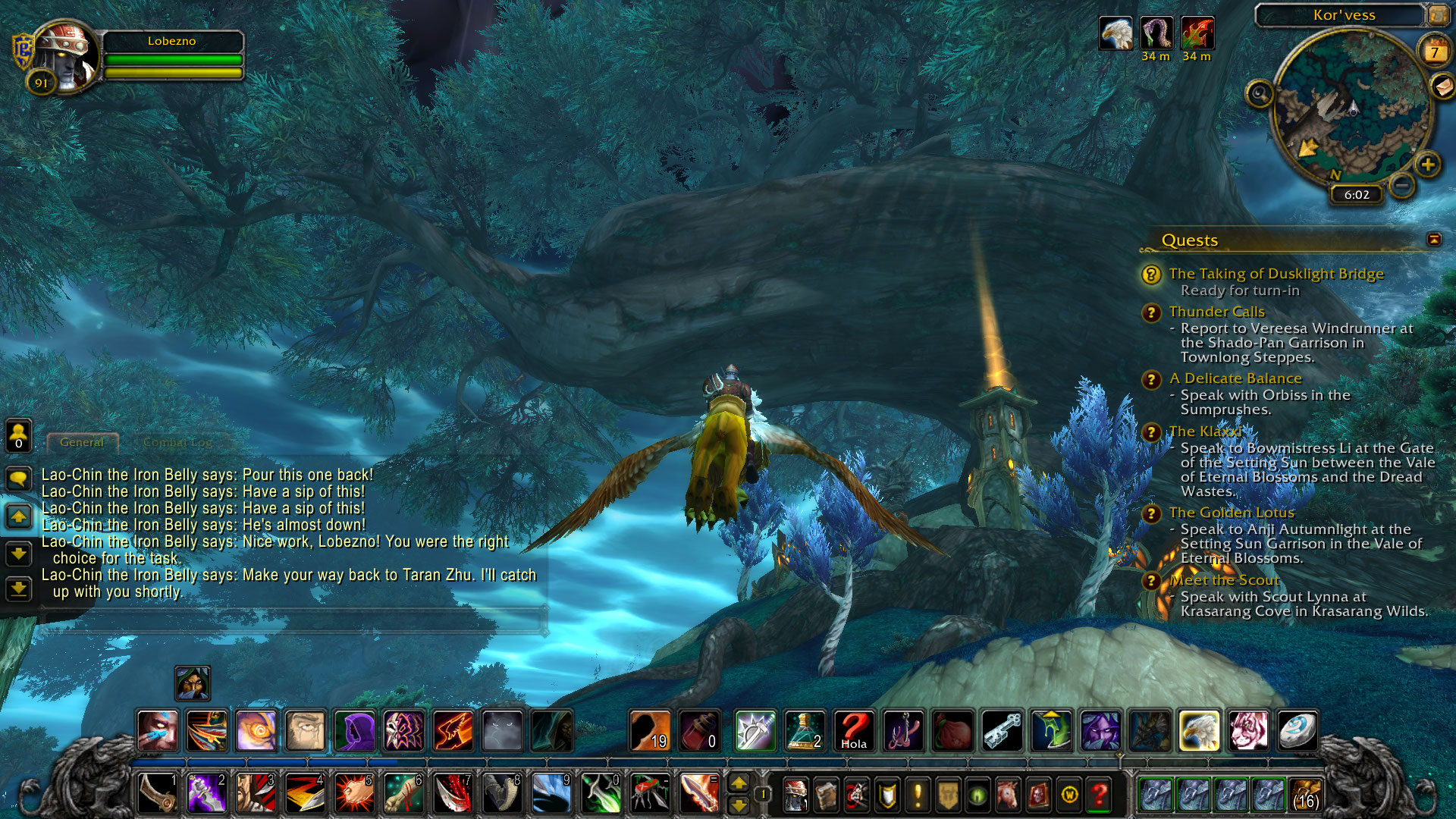This screenshot has height=819, width=1456.
Task: Open the Dungeon Finder green eye button
Action: [x=977, y=795]
